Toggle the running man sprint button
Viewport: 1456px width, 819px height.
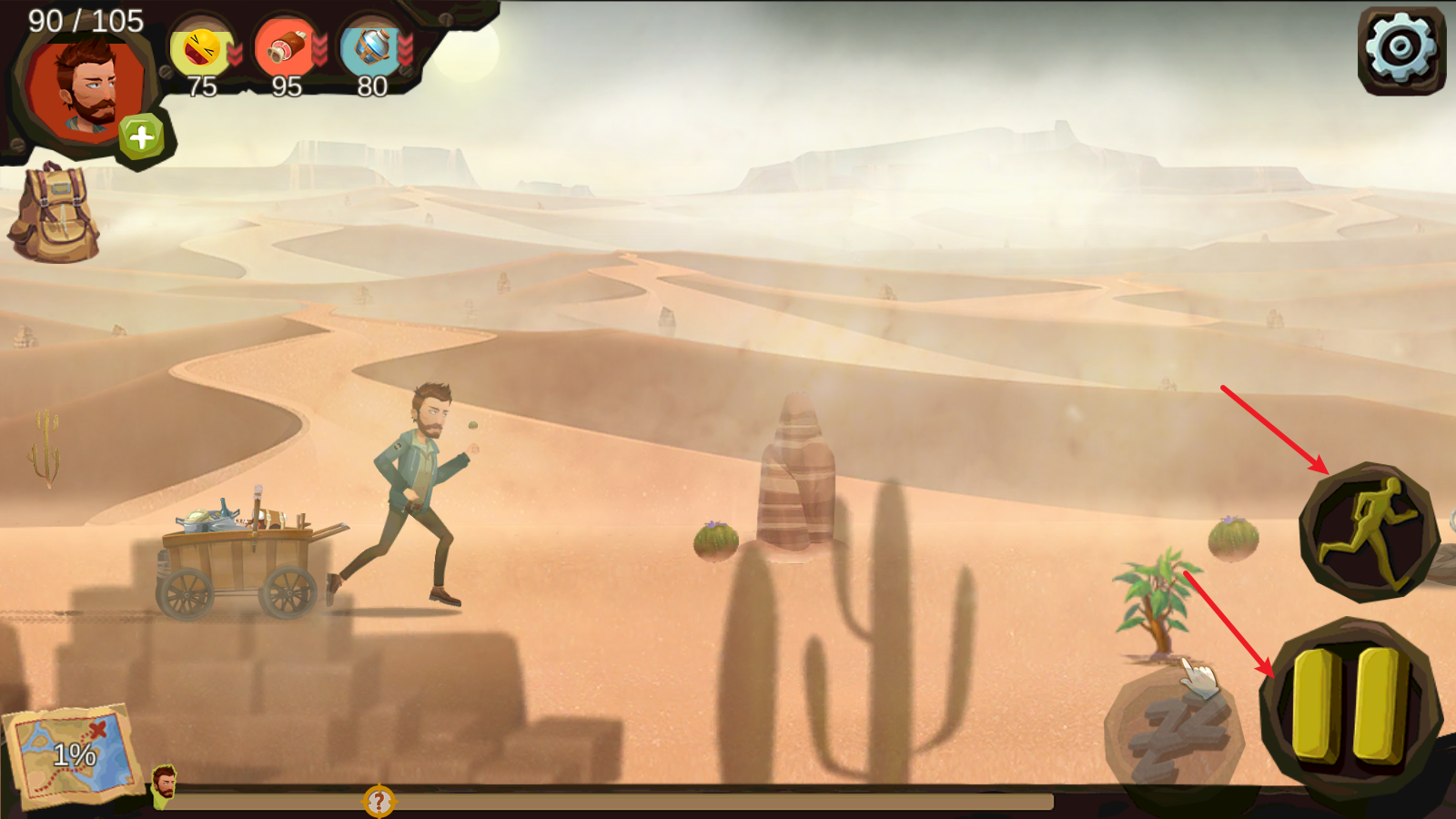(1368, 532)
